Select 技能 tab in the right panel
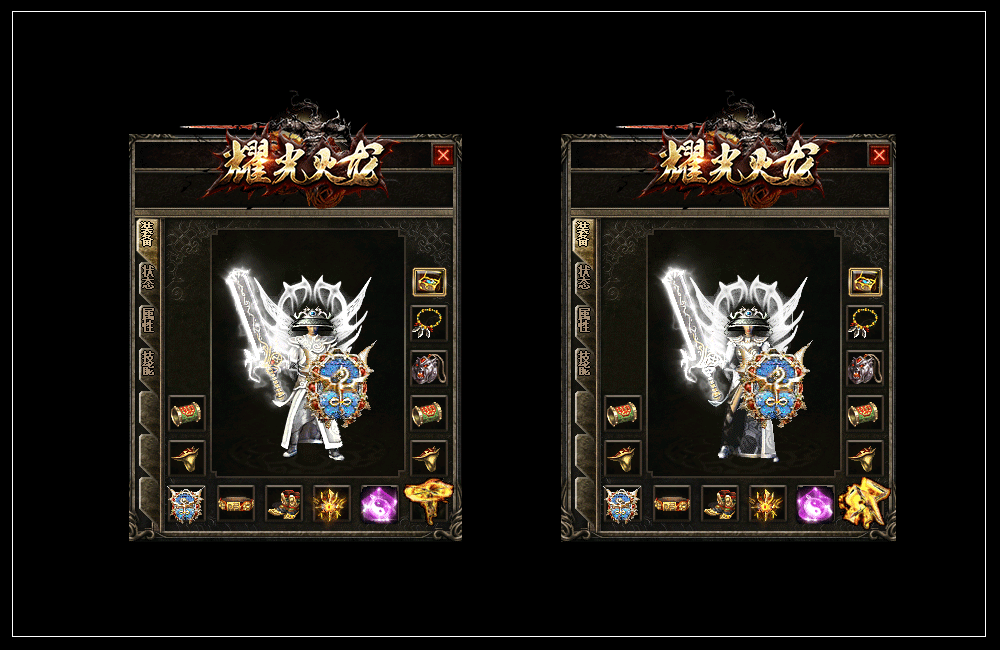Image resolution: width=1000 pixels, height=650 pixels. click(x=584, y=362)
